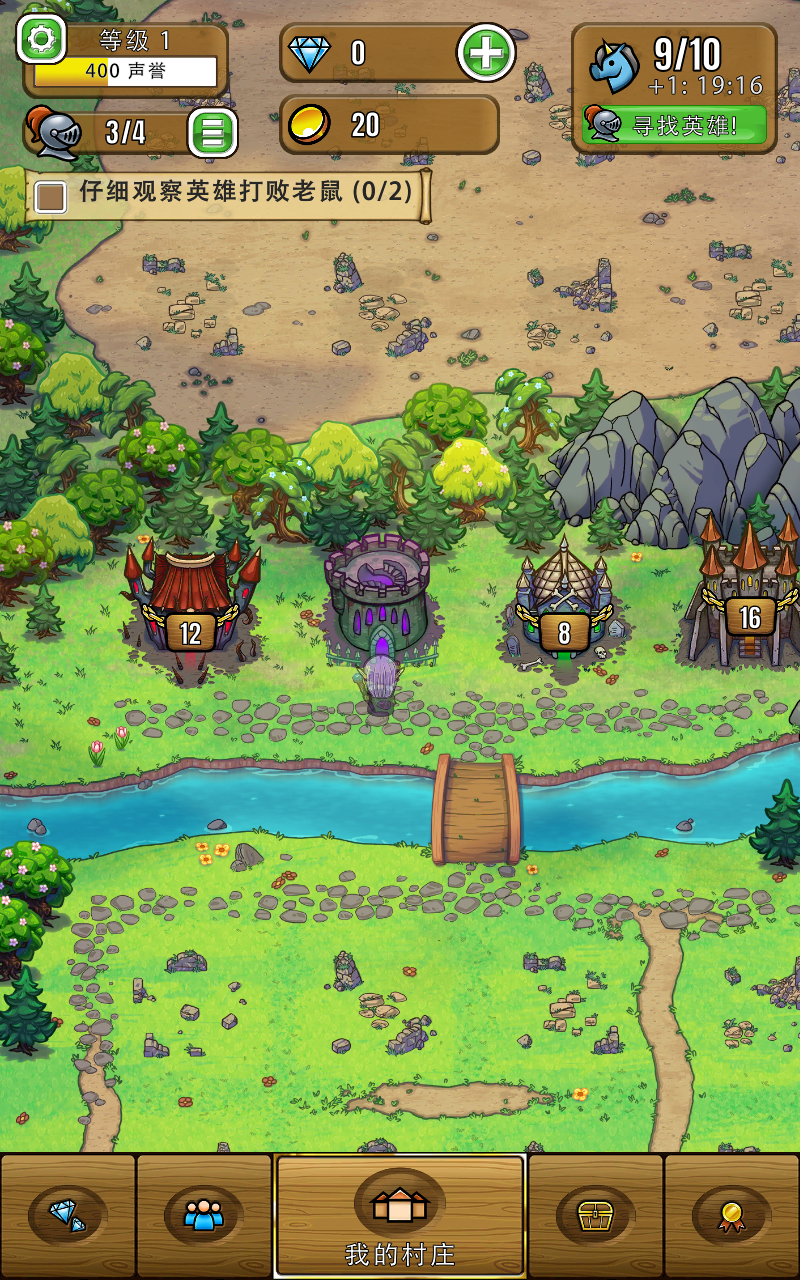Toggle the rat quest objective checkbox
The image size is (800, 1280).
tap(50, 195)
